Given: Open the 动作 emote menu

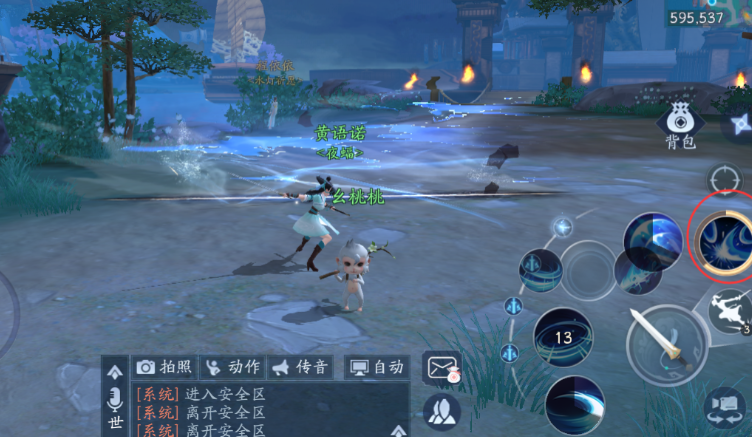Looking at the screenshot, I should (232, 367).
